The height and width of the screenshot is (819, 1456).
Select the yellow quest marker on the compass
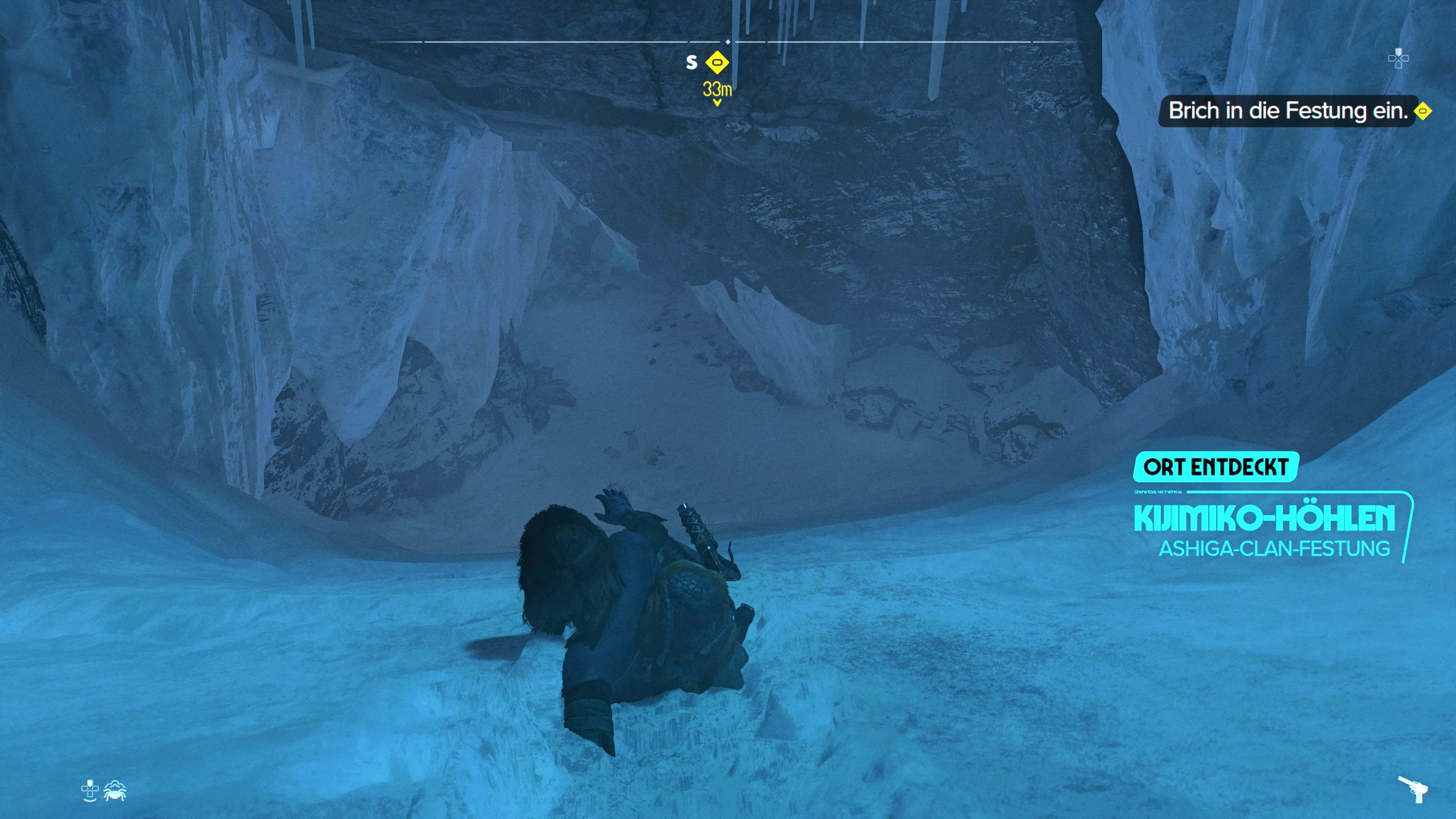(x=717, y=62)
